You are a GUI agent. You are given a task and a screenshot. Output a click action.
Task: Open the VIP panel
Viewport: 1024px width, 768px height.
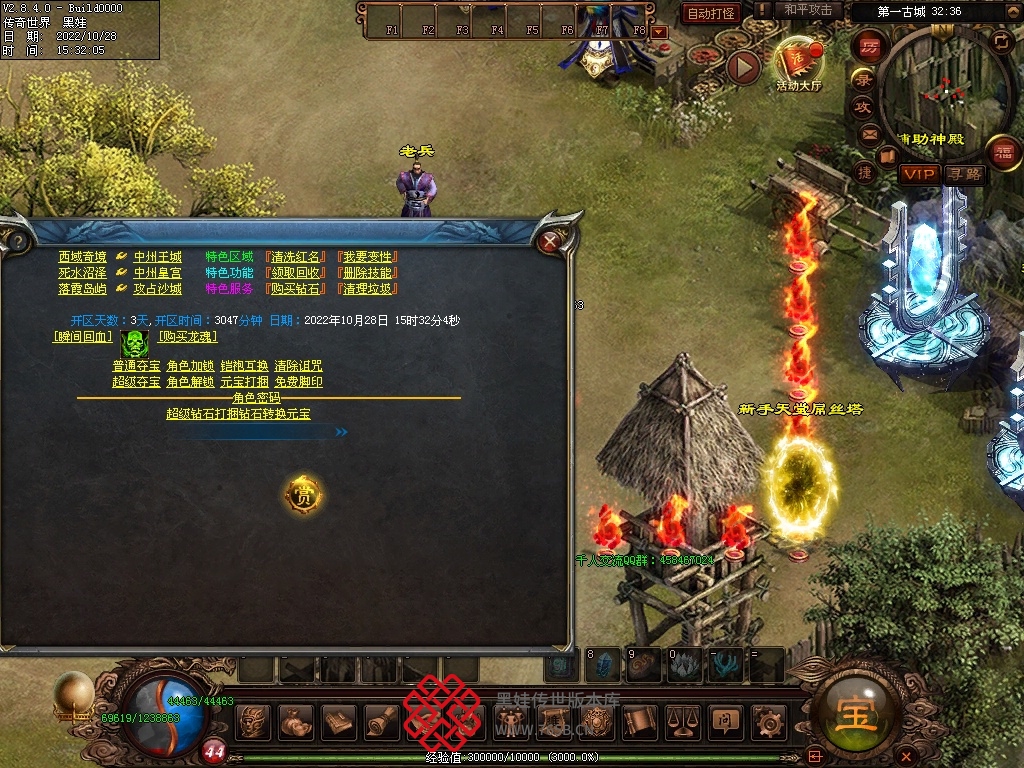[917, 174]
